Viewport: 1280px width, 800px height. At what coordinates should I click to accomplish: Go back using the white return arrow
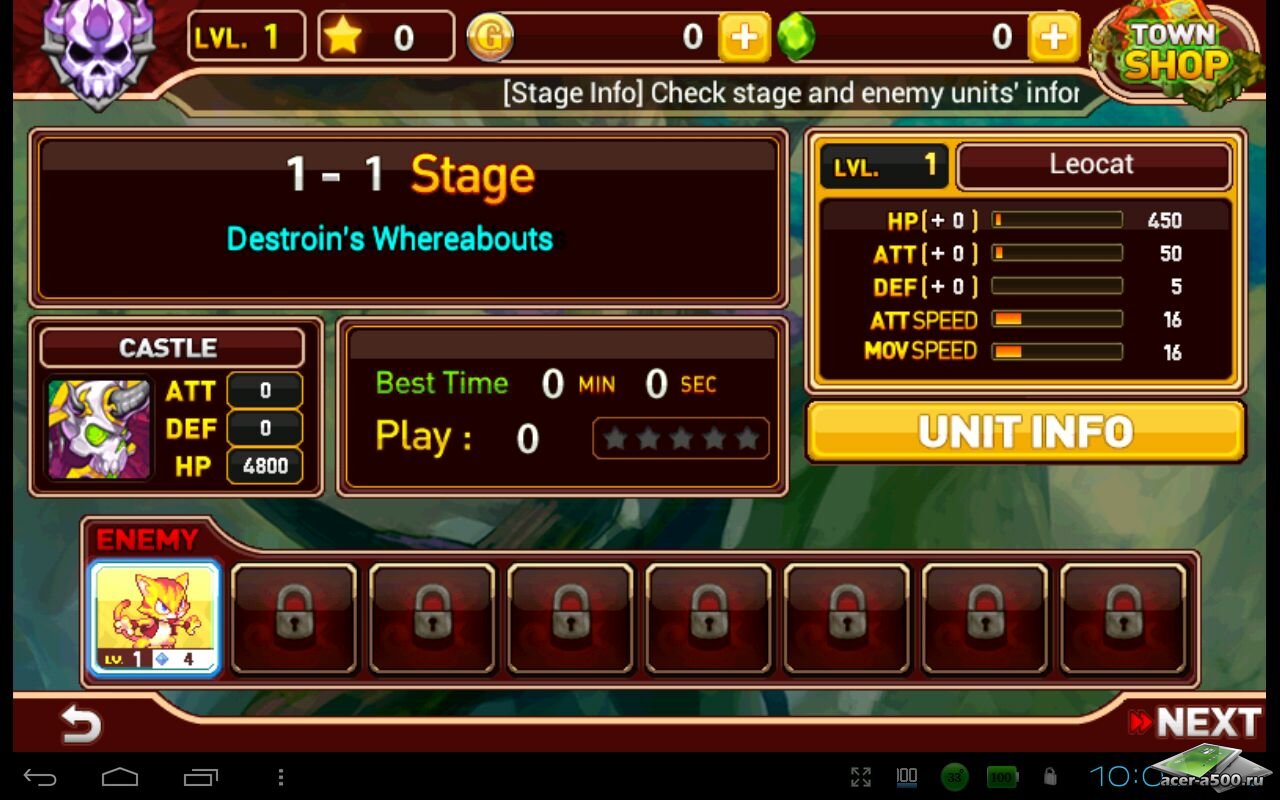tap(80, 723)
